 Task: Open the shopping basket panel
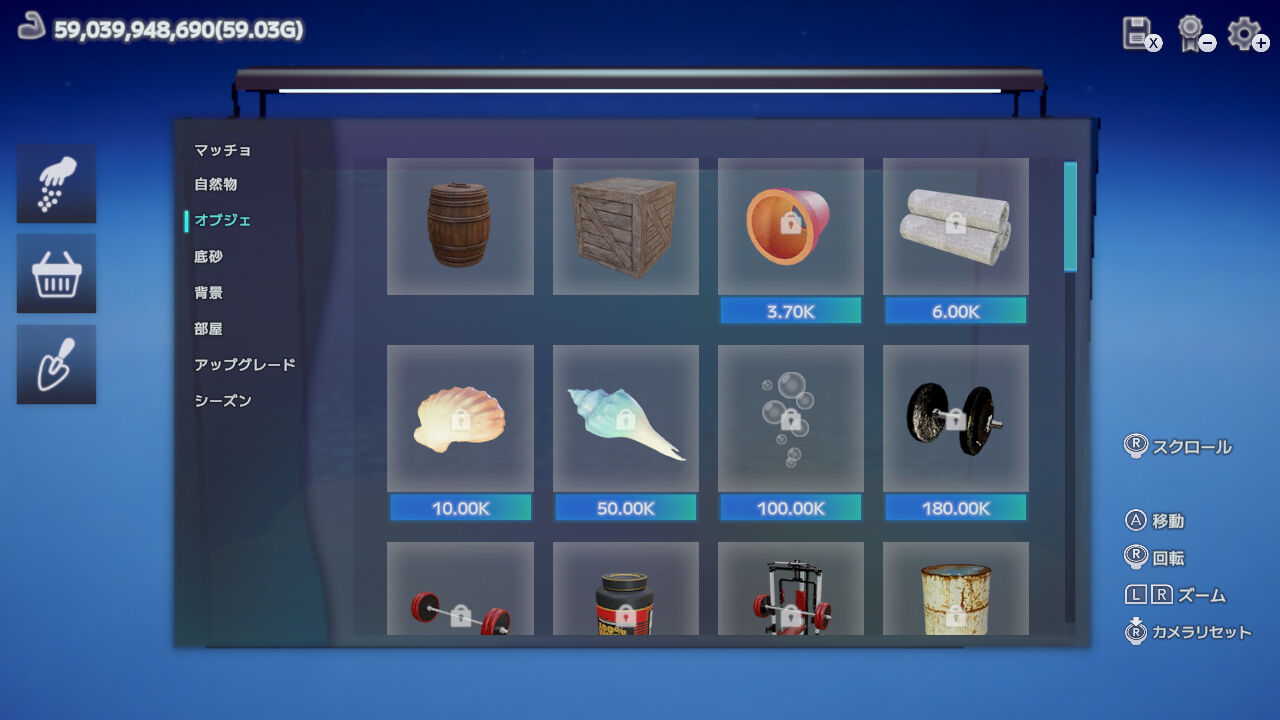click(56, 273)
